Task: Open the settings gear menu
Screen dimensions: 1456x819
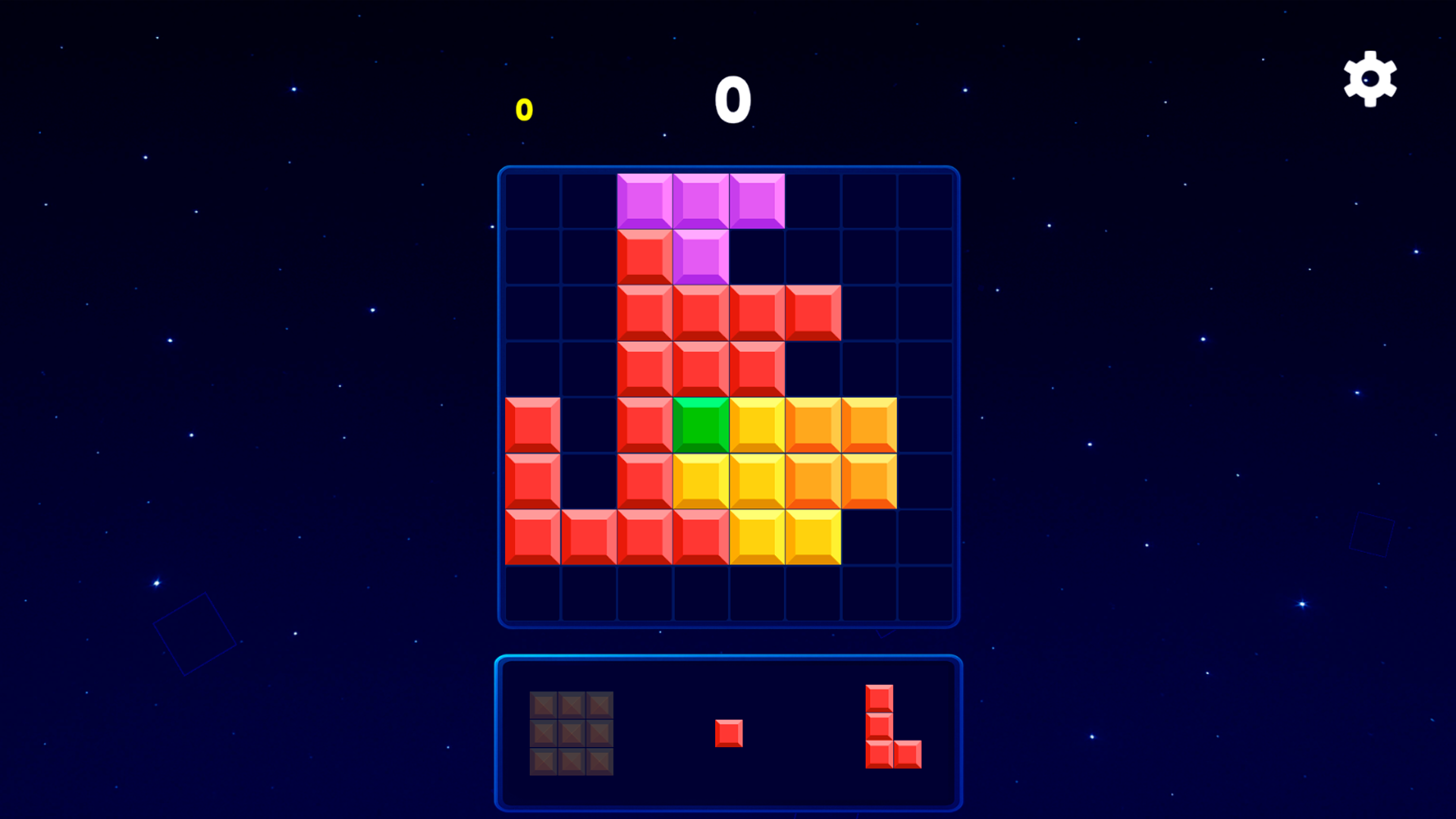Action: coord(1368,78)
